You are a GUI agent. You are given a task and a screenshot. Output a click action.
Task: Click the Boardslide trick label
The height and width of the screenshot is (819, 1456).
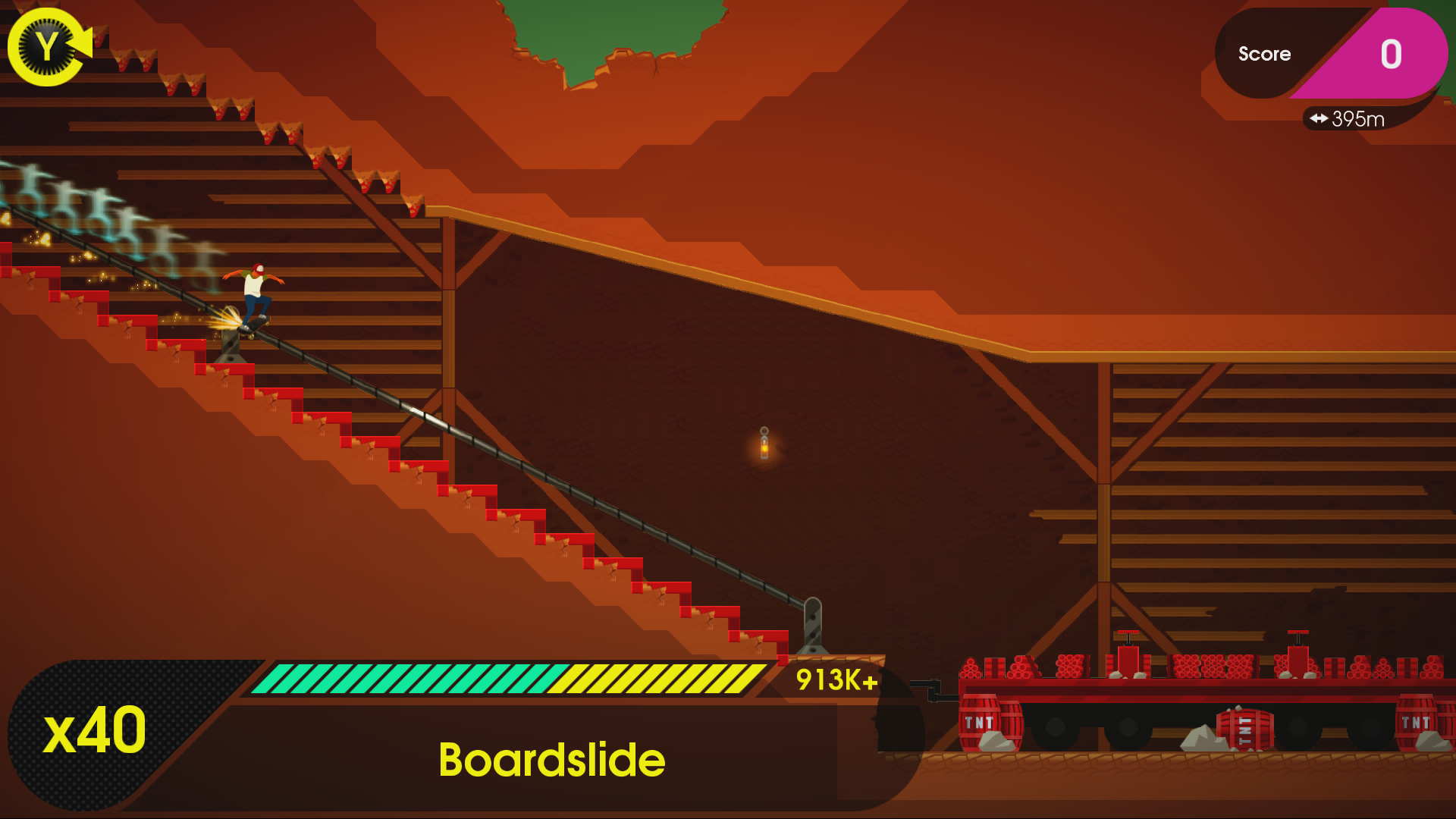(552, 760)
